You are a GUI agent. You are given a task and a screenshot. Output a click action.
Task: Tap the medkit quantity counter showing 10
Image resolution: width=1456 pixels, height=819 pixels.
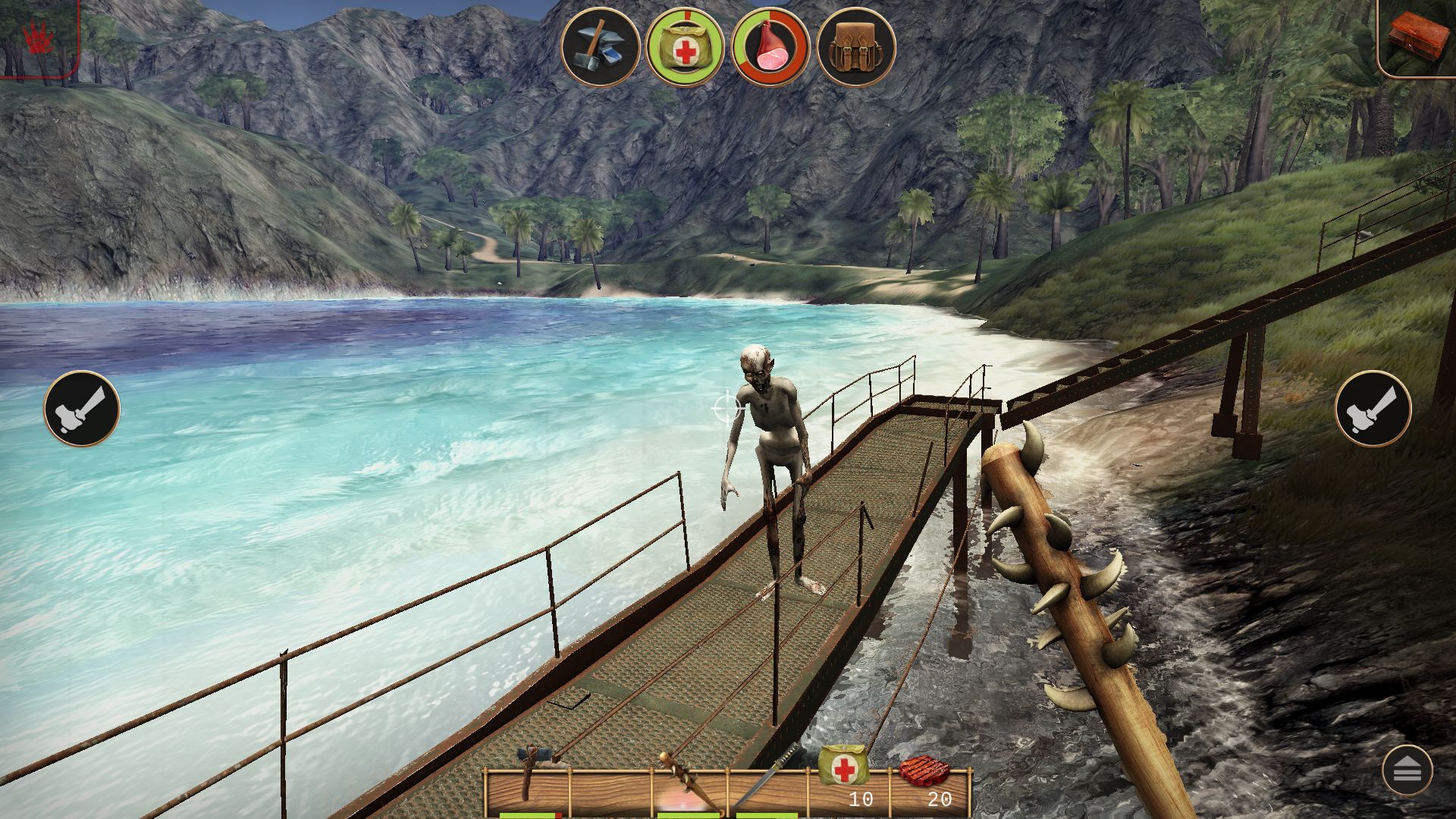click(862, 799)
